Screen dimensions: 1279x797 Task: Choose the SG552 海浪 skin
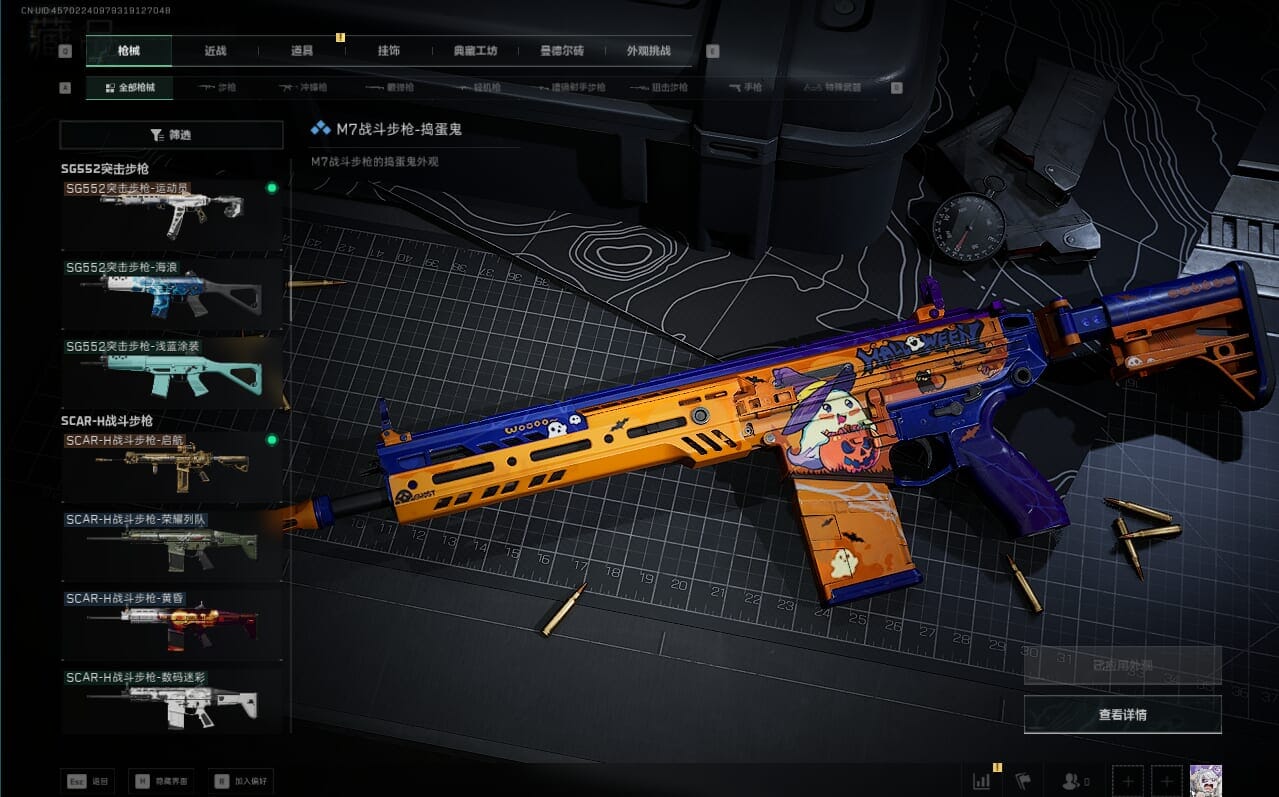[171, 294]
